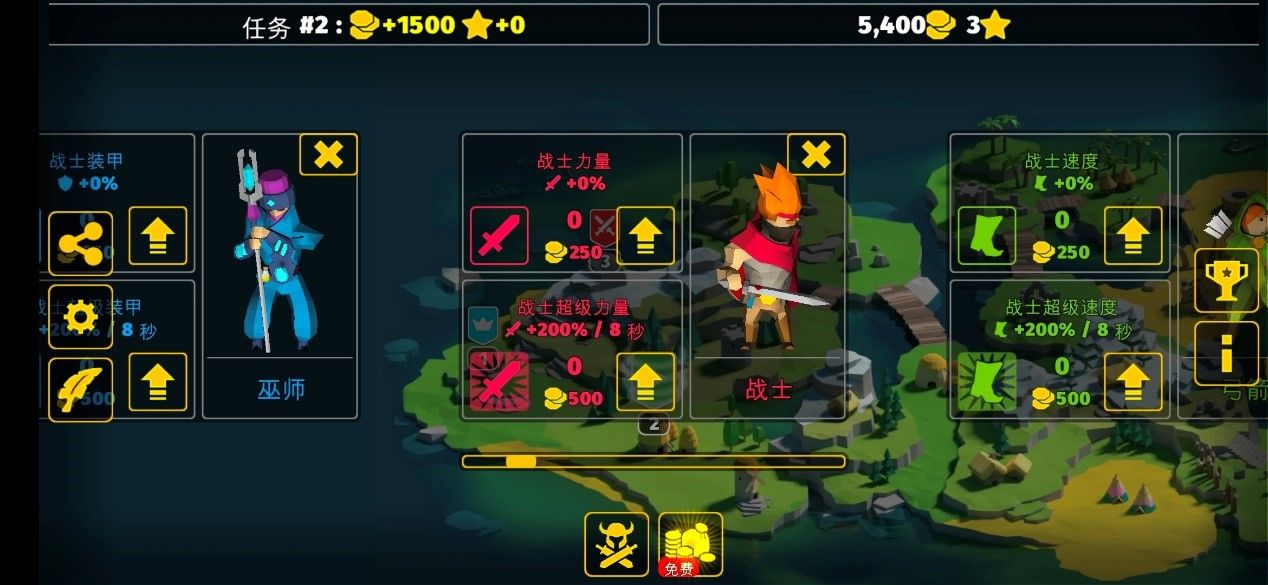The height and width of the screenshot is (585, 1268).
Task: Upgrade warrior super speed (战士超级速度)
Action: tap(1133, 382)
